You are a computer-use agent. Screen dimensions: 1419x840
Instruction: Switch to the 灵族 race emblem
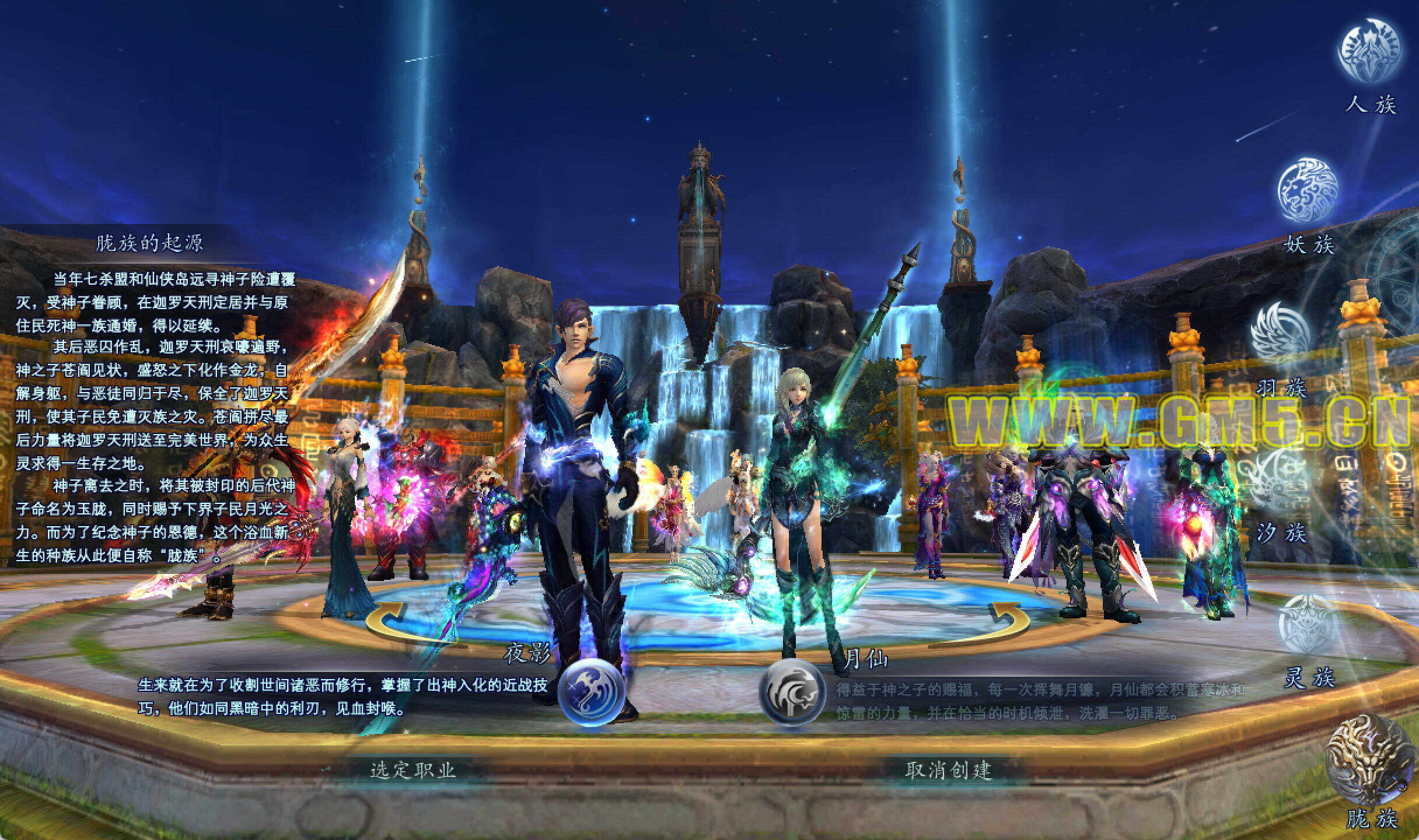pyautogui.click(x=1308, y=624)
